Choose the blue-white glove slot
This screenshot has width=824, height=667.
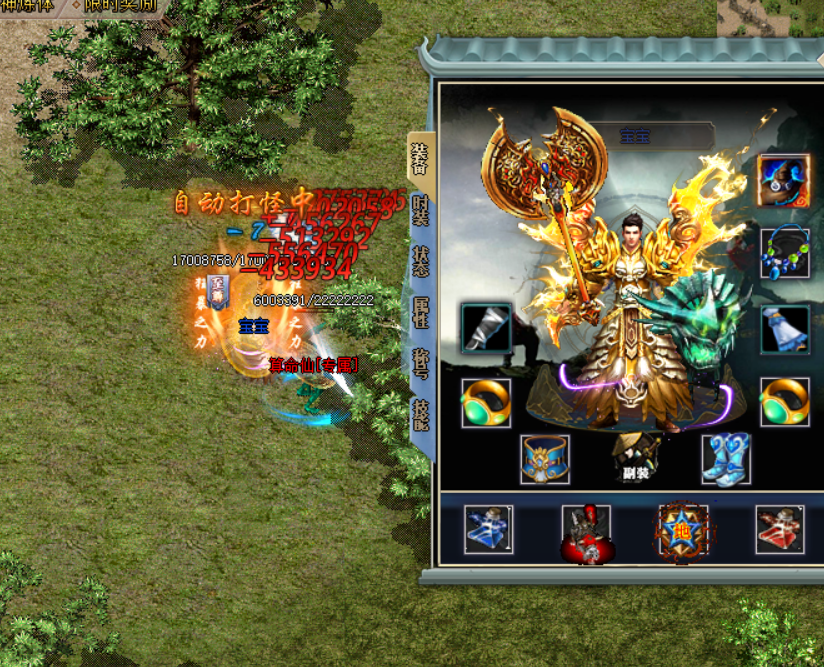784,329
